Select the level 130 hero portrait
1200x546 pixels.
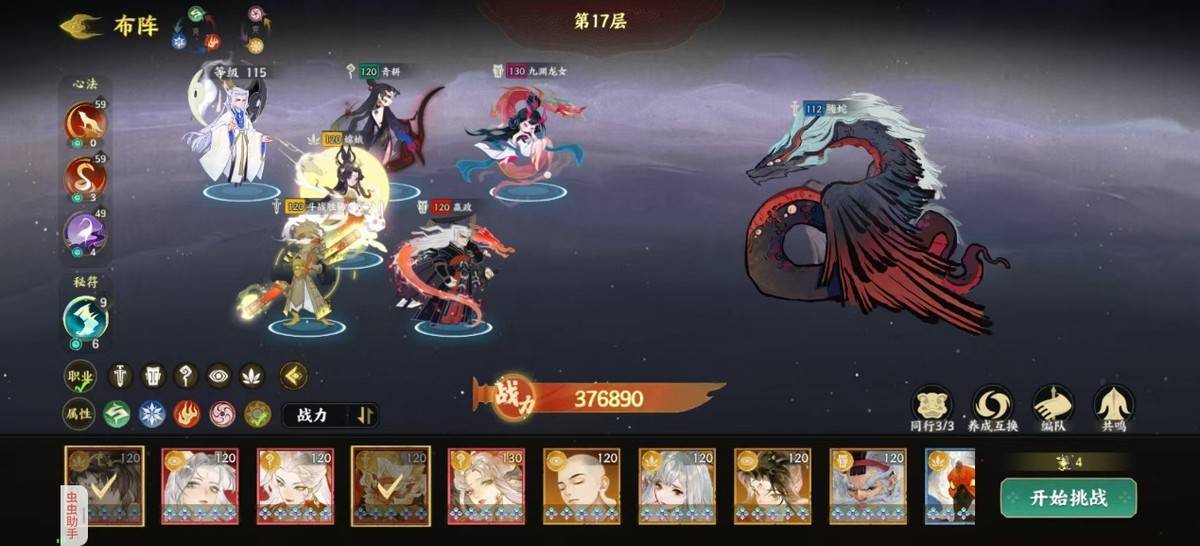[486, 487]
